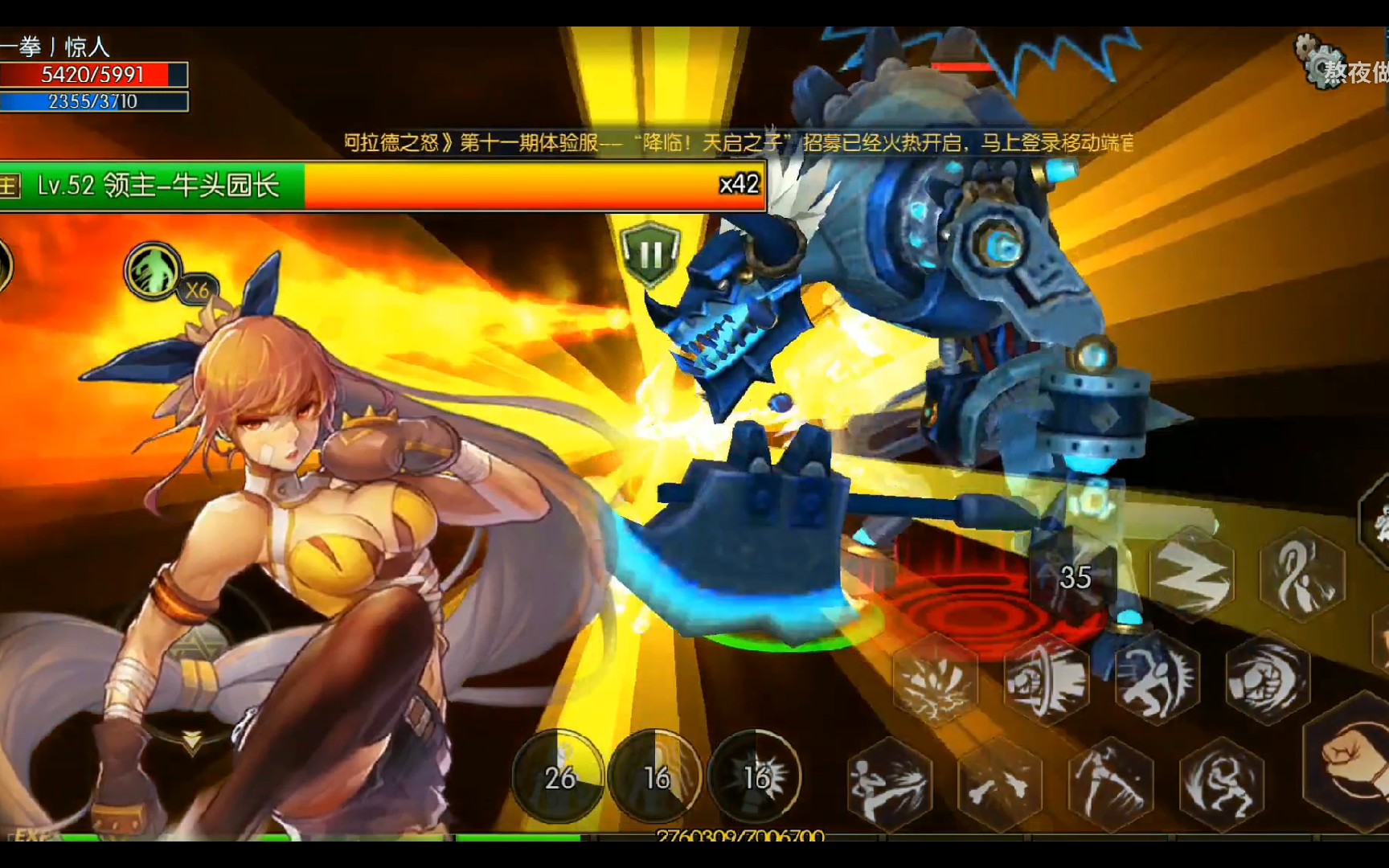Use the charging fist dash skill
This screenshot has width=1389, height=868.
[x=1046, y=681]
